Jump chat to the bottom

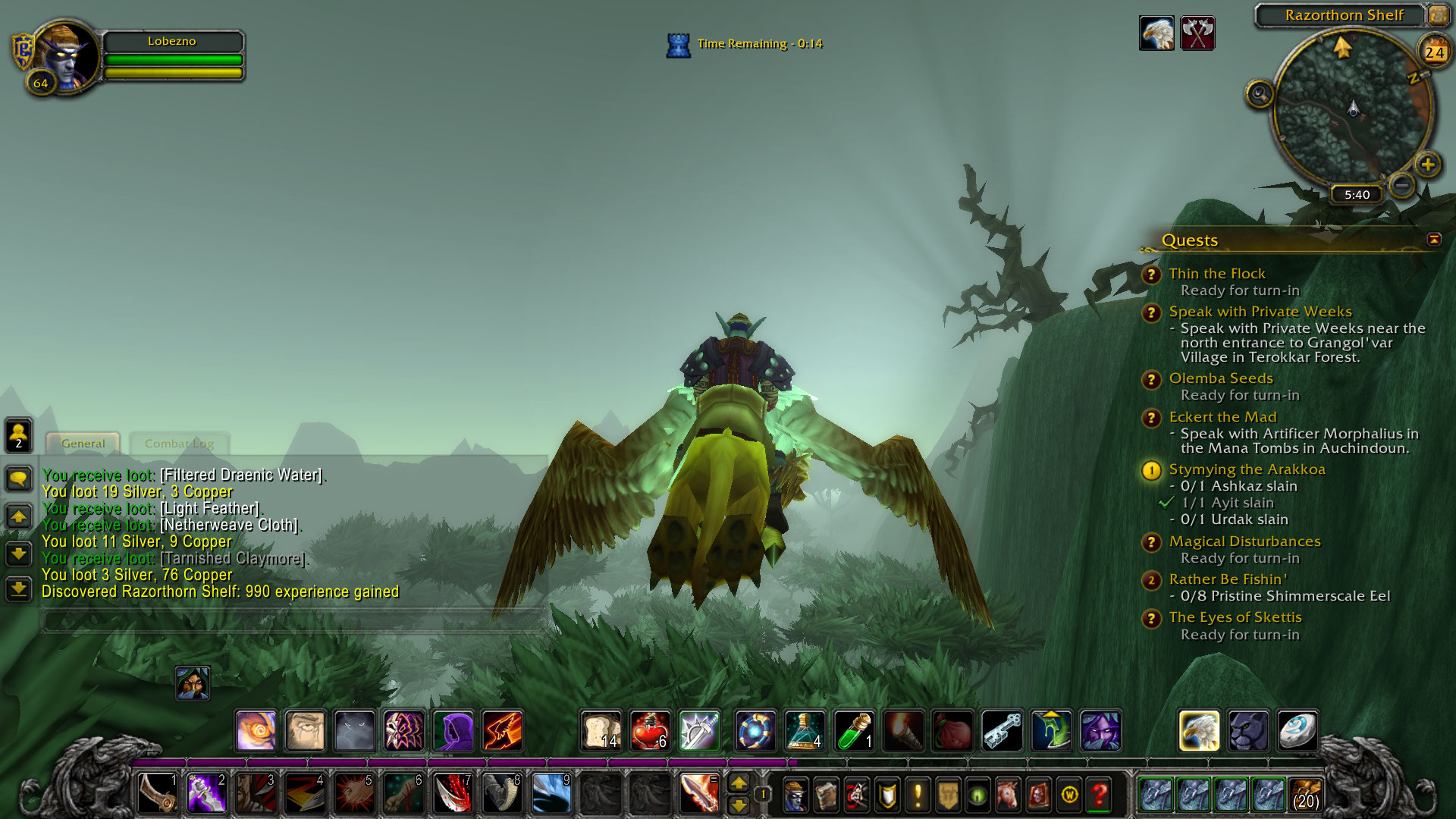(x=19, y=588)
